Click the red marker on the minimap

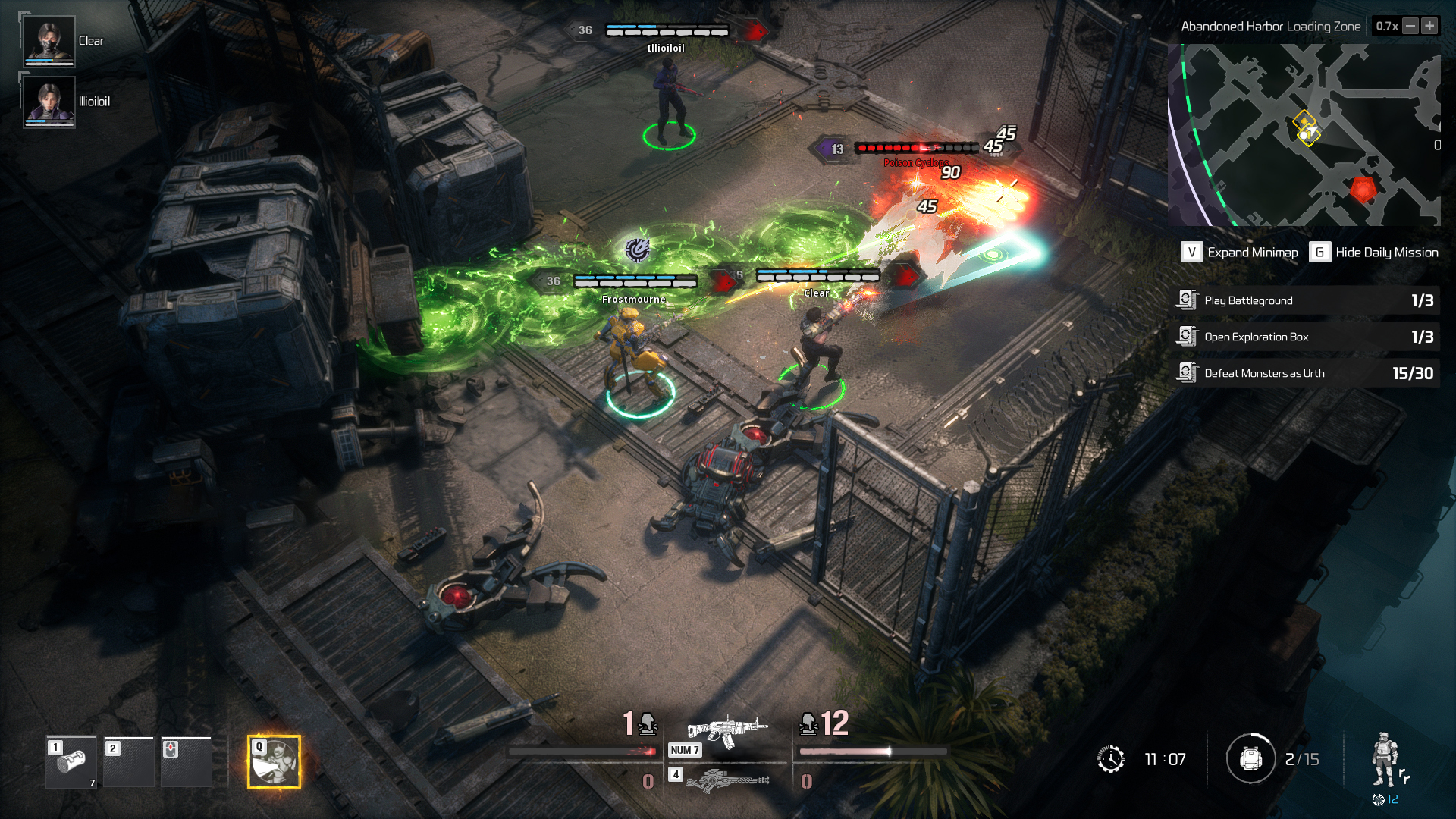1363,189
